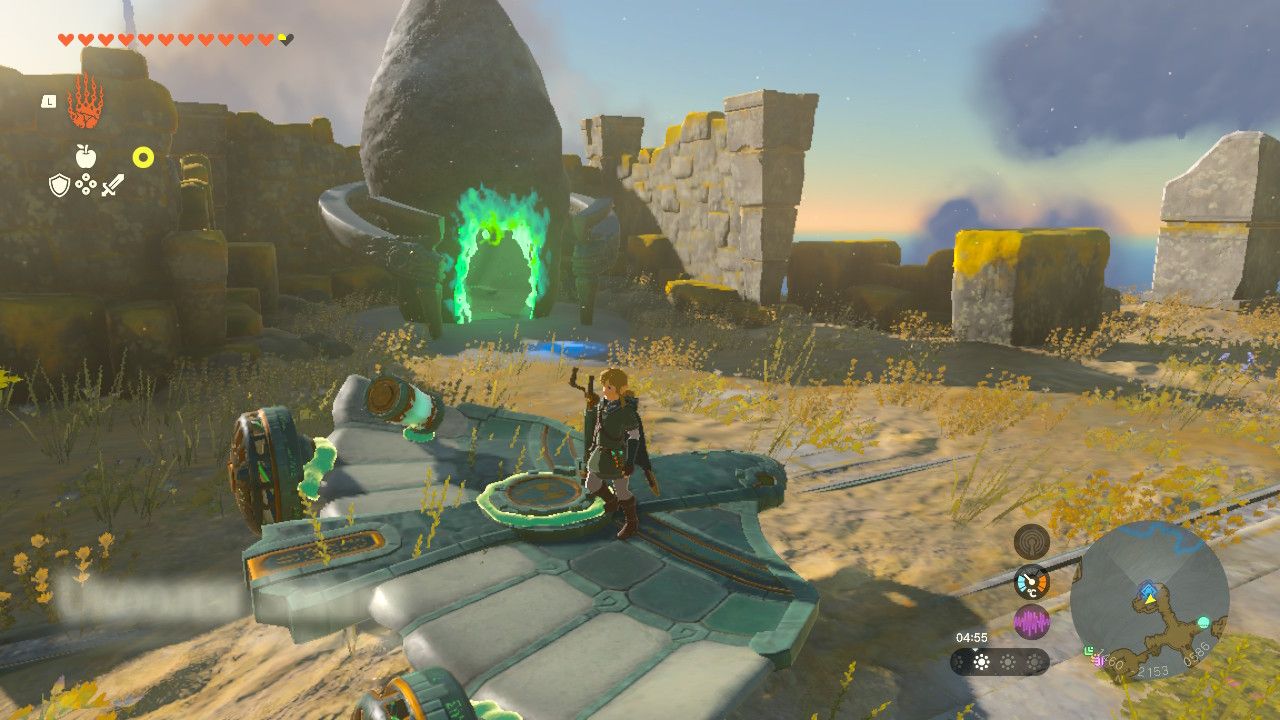Toggle the Purah Pad sensor icon
This screenshot has height=720, width=1280.
pos(1032,542)
